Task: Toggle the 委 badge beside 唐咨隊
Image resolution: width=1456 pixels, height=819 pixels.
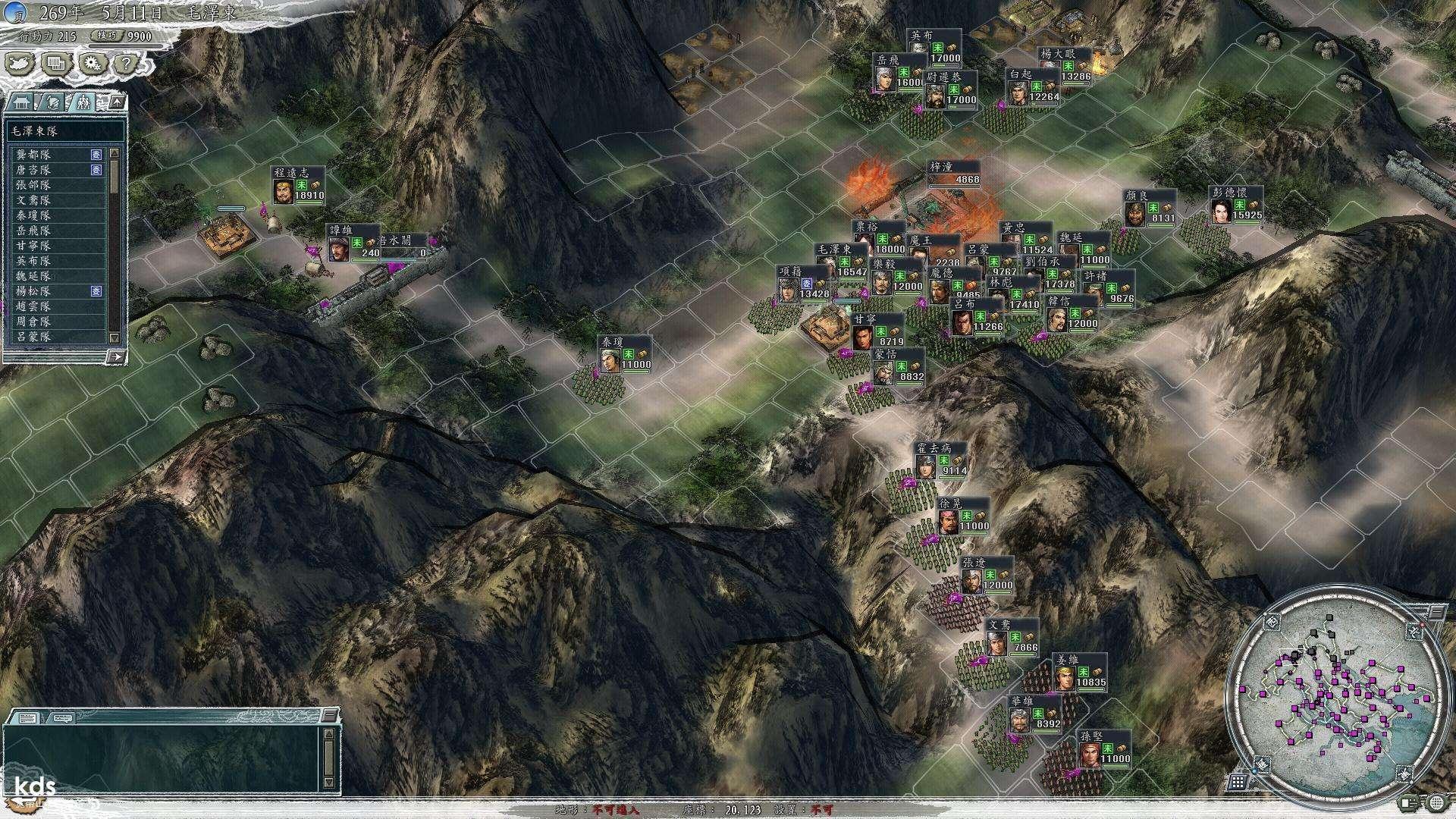Action: [x=96, y=170]
